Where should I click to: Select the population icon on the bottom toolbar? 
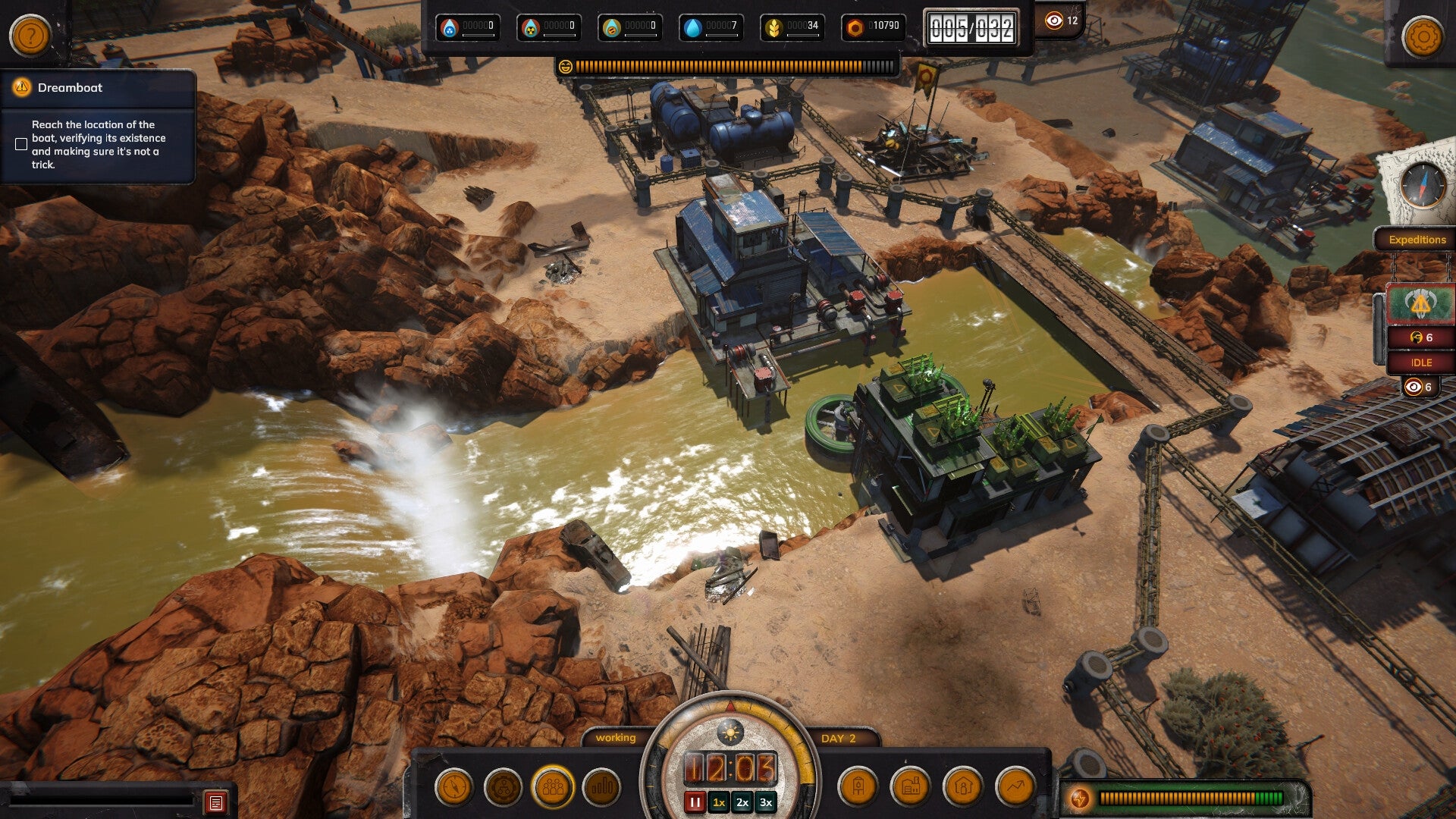point(551,789)
